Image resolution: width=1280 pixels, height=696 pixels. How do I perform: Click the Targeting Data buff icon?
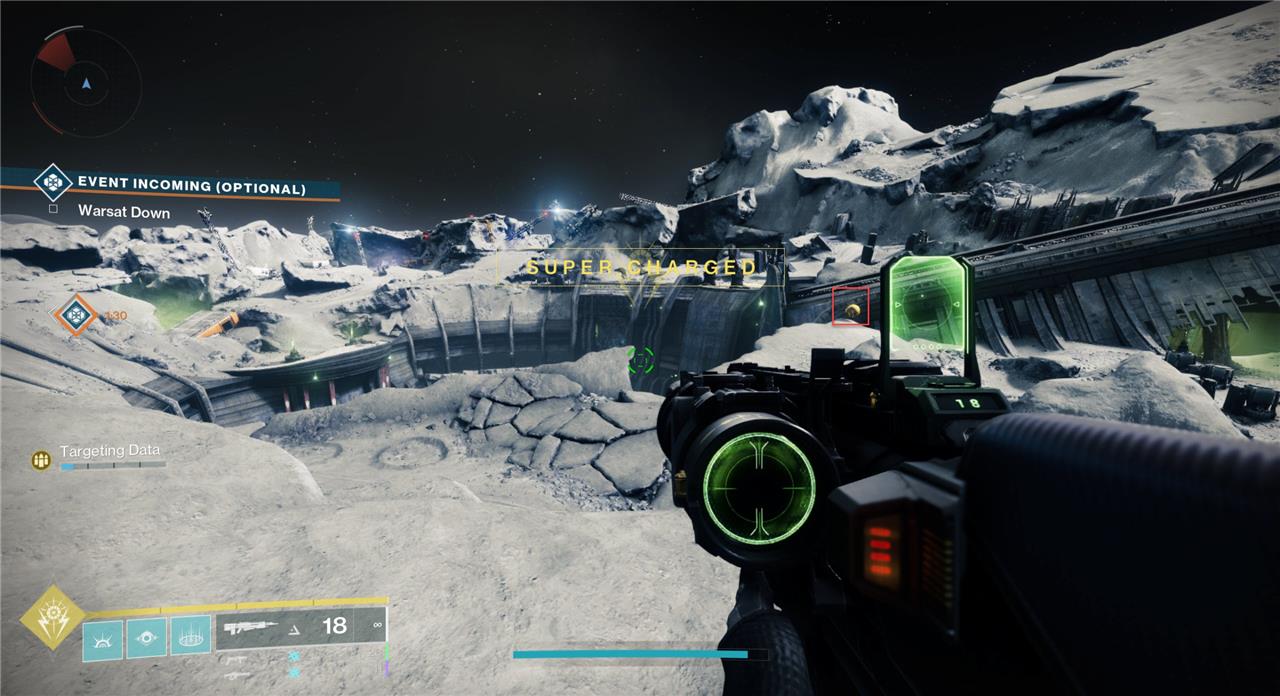click(x=41, y=460)
